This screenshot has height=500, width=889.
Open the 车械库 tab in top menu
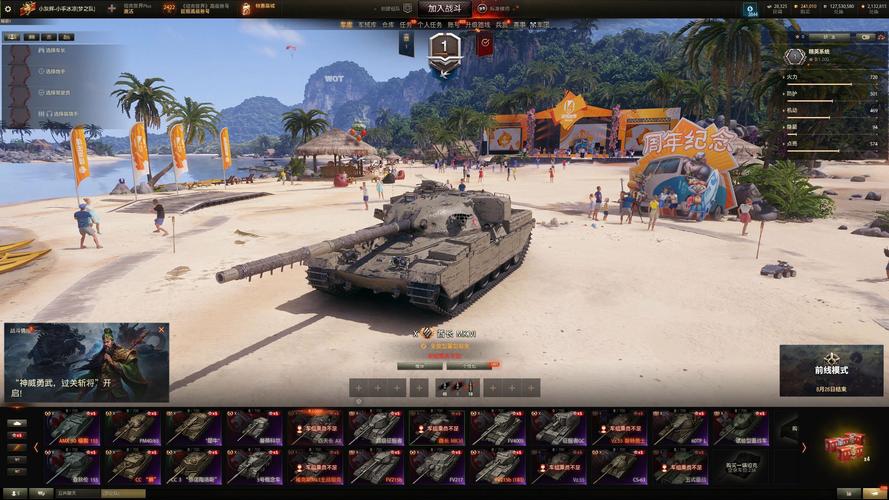367,24
